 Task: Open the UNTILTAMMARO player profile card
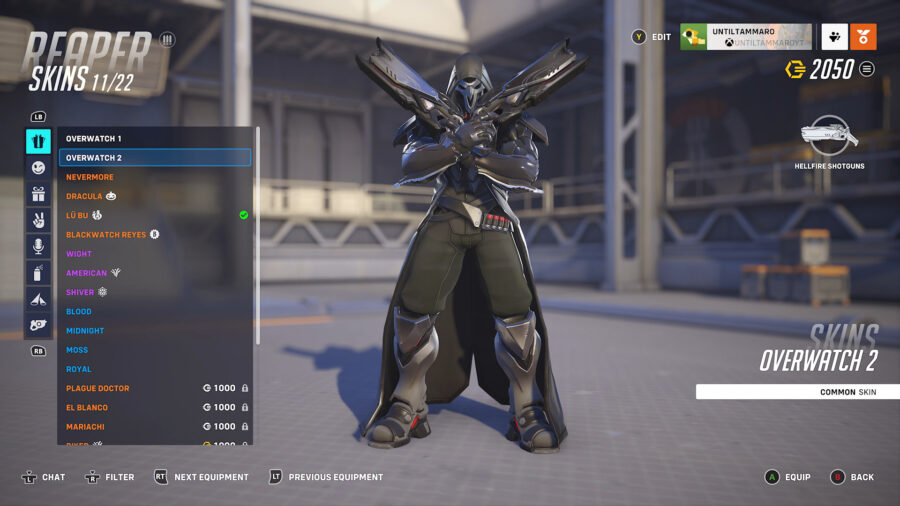click(x=745, y=37)
